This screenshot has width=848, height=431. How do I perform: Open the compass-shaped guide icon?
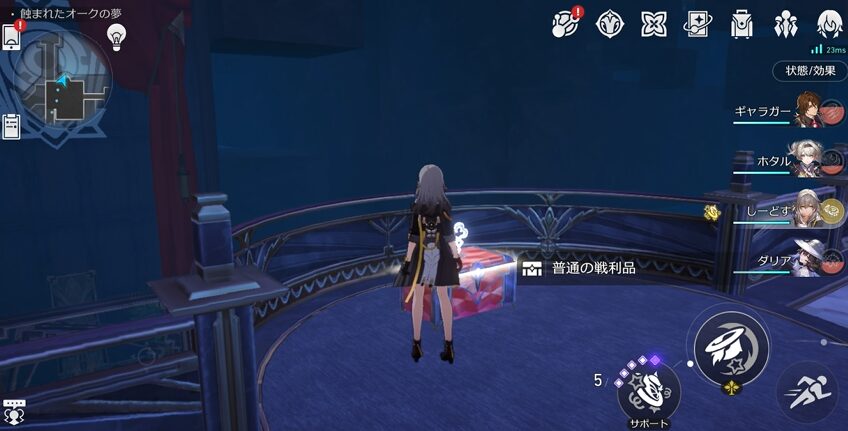tap(609, 23)
